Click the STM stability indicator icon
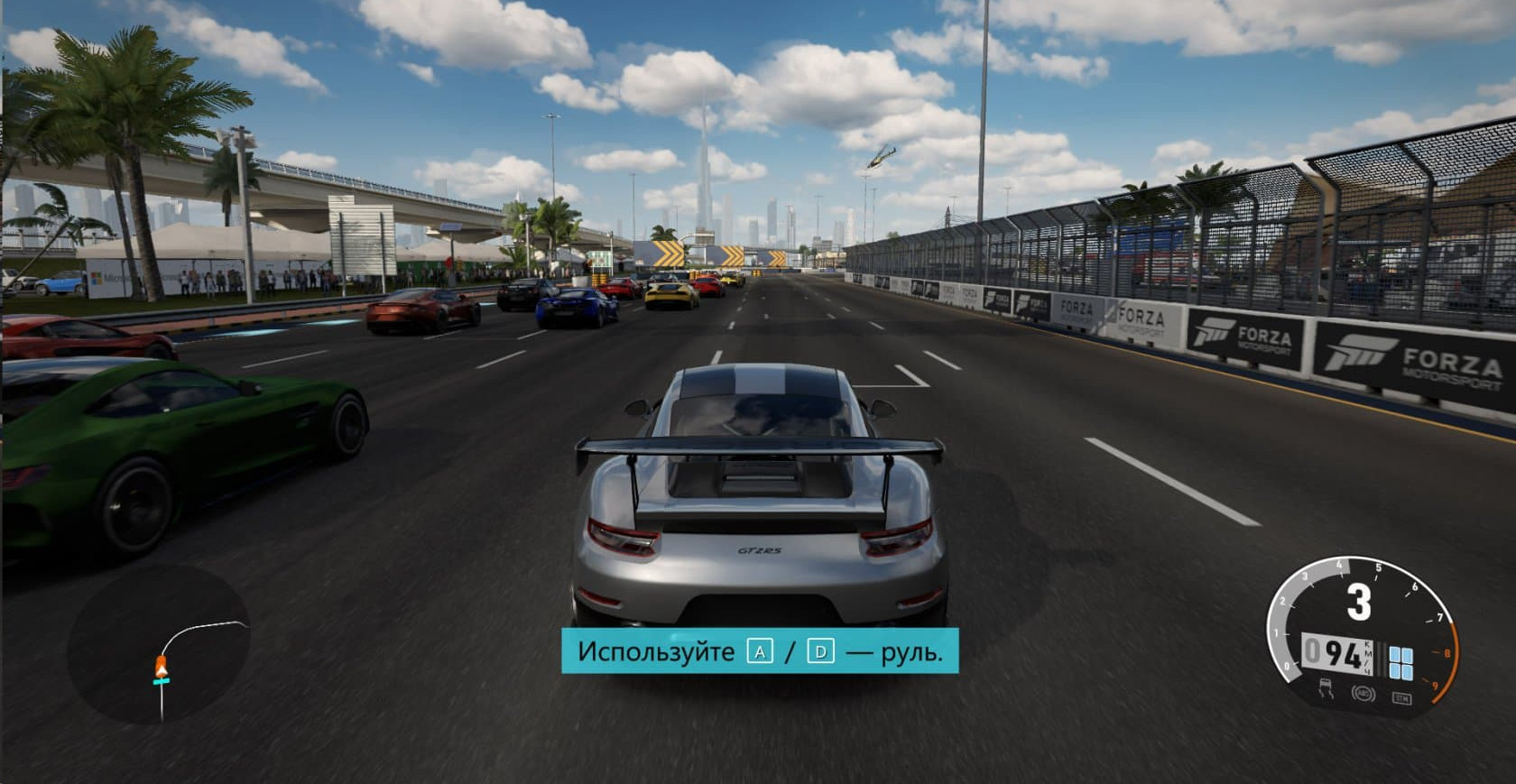1516x784 pixels. click(1400, 697)
